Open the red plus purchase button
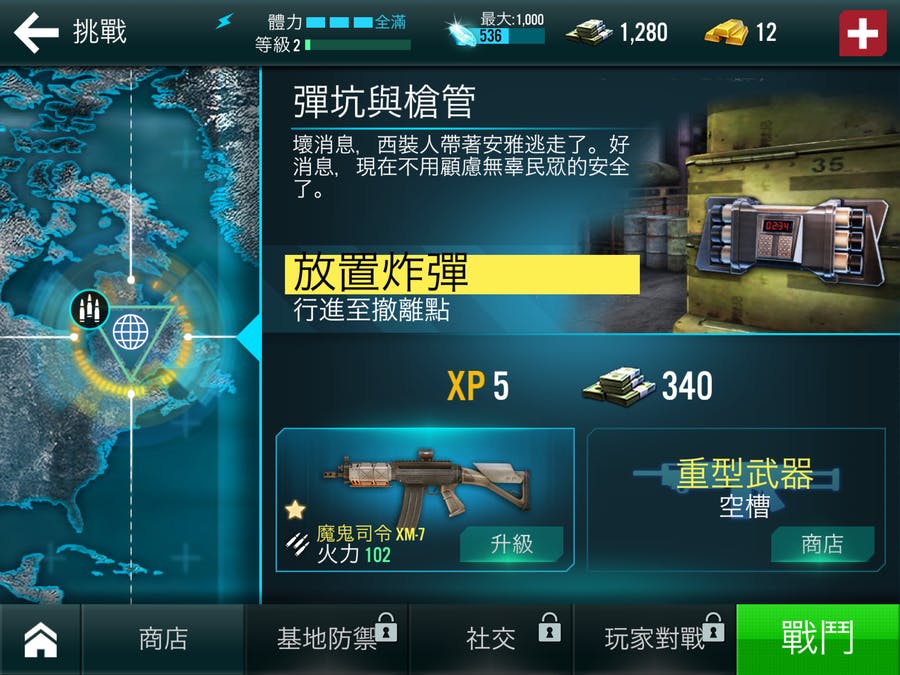 click(861, 32)
